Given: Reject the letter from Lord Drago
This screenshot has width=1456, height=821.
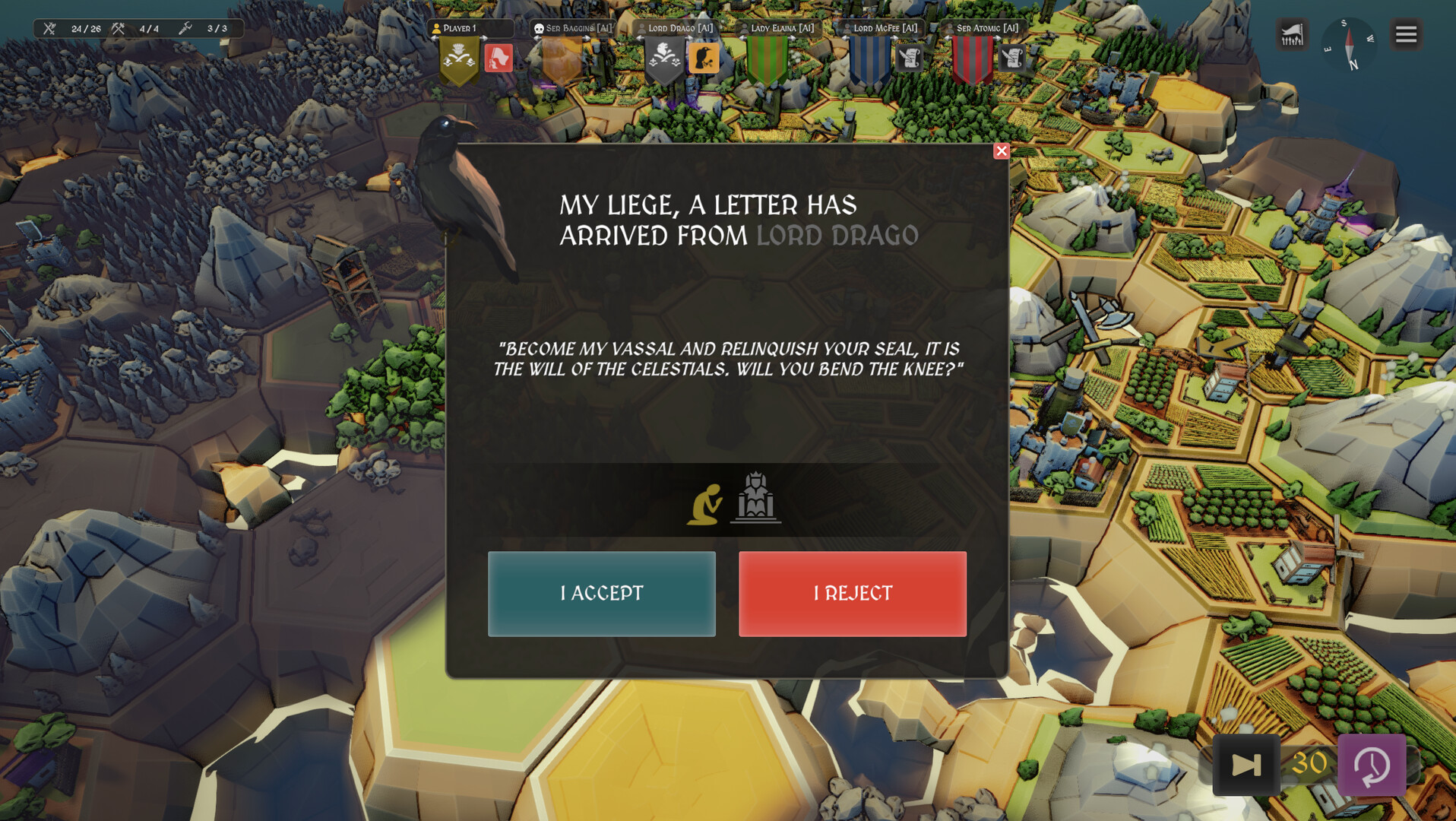Looking at the screenshot, I should click(x=853, y=594).
